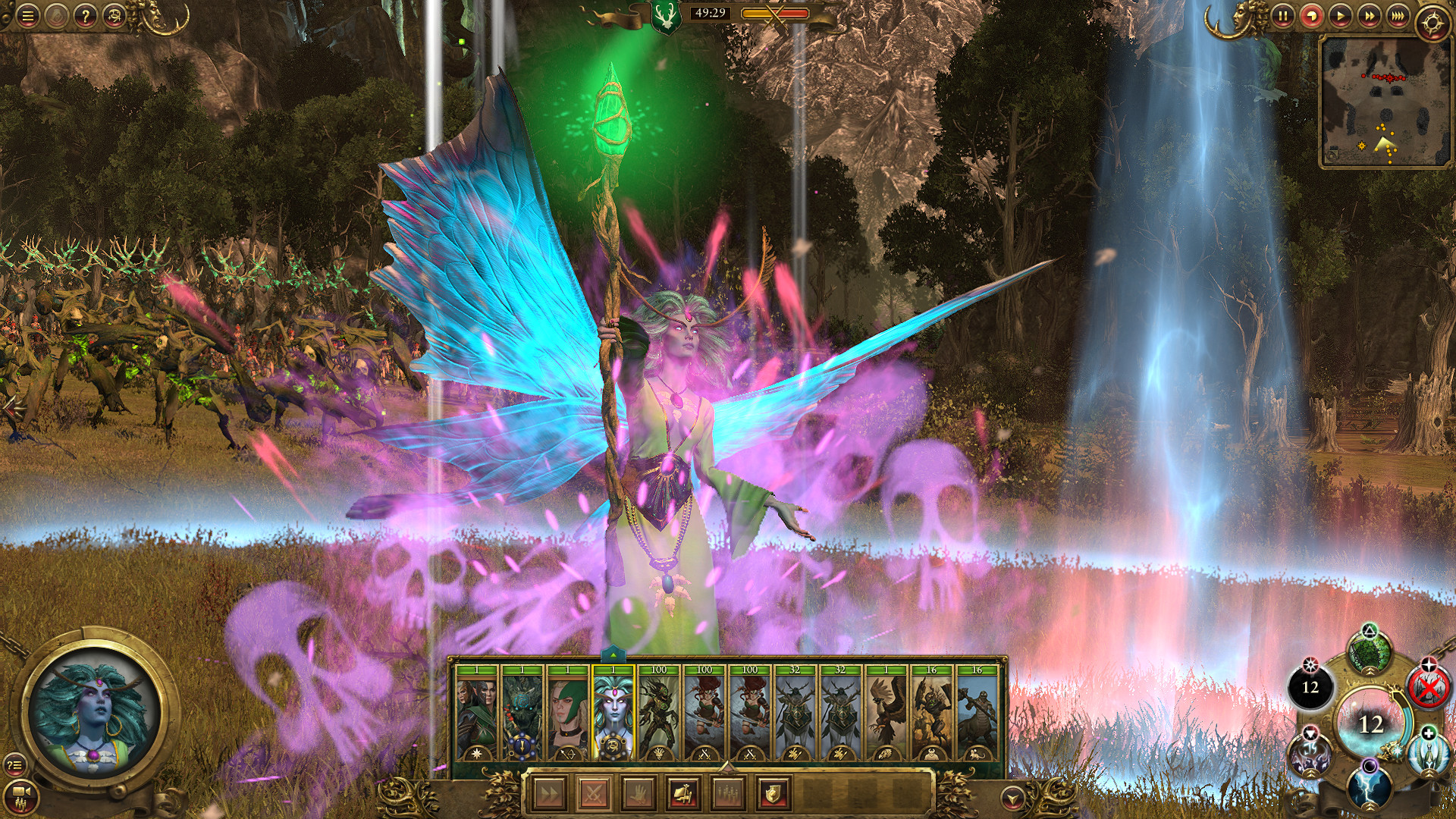Resume normal speed with the play button
This screenshot has height=819, width=1456.
coord(1341,14)
